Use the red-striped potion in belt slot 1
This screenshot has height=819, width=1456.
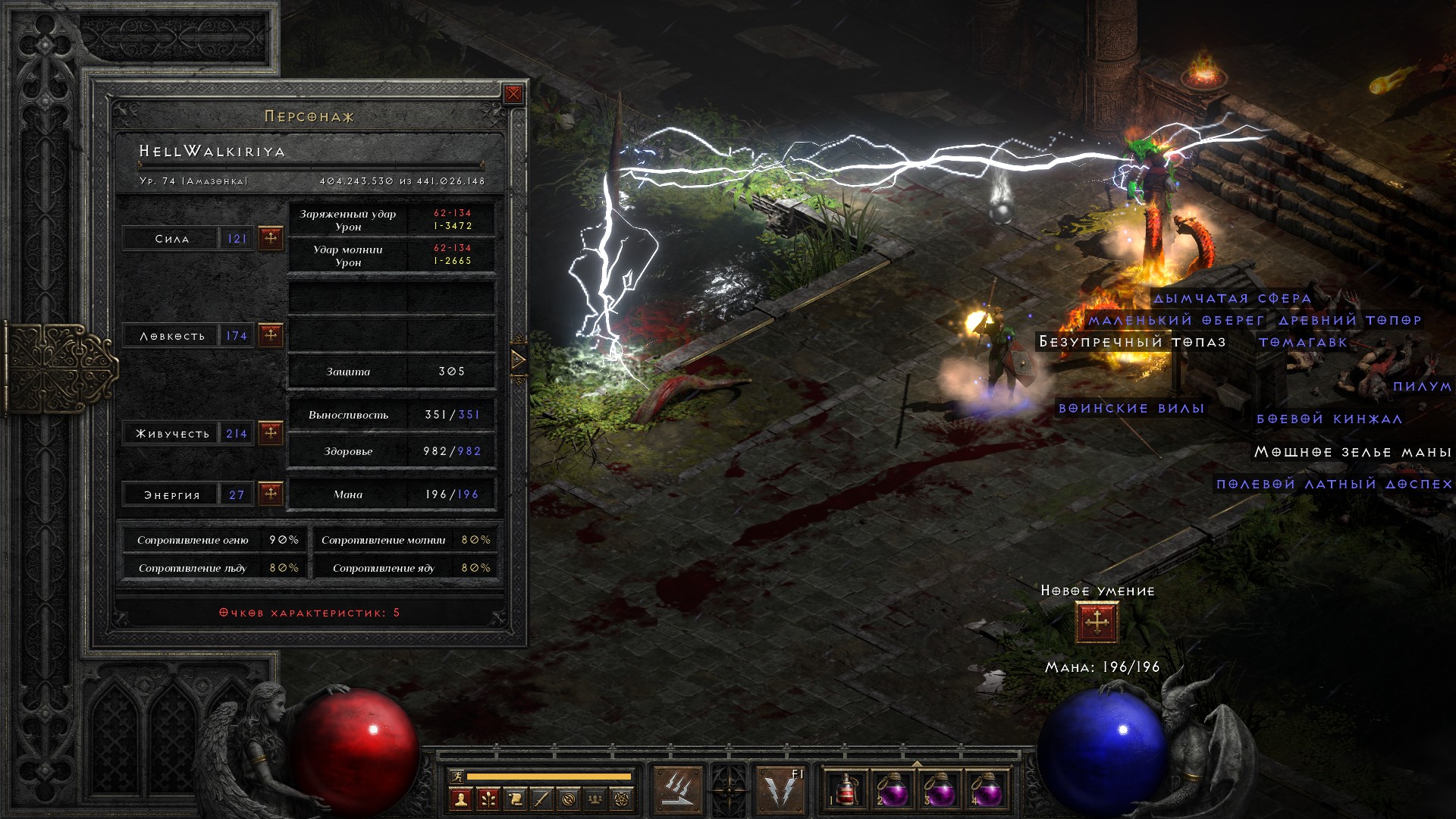[846, 790]
